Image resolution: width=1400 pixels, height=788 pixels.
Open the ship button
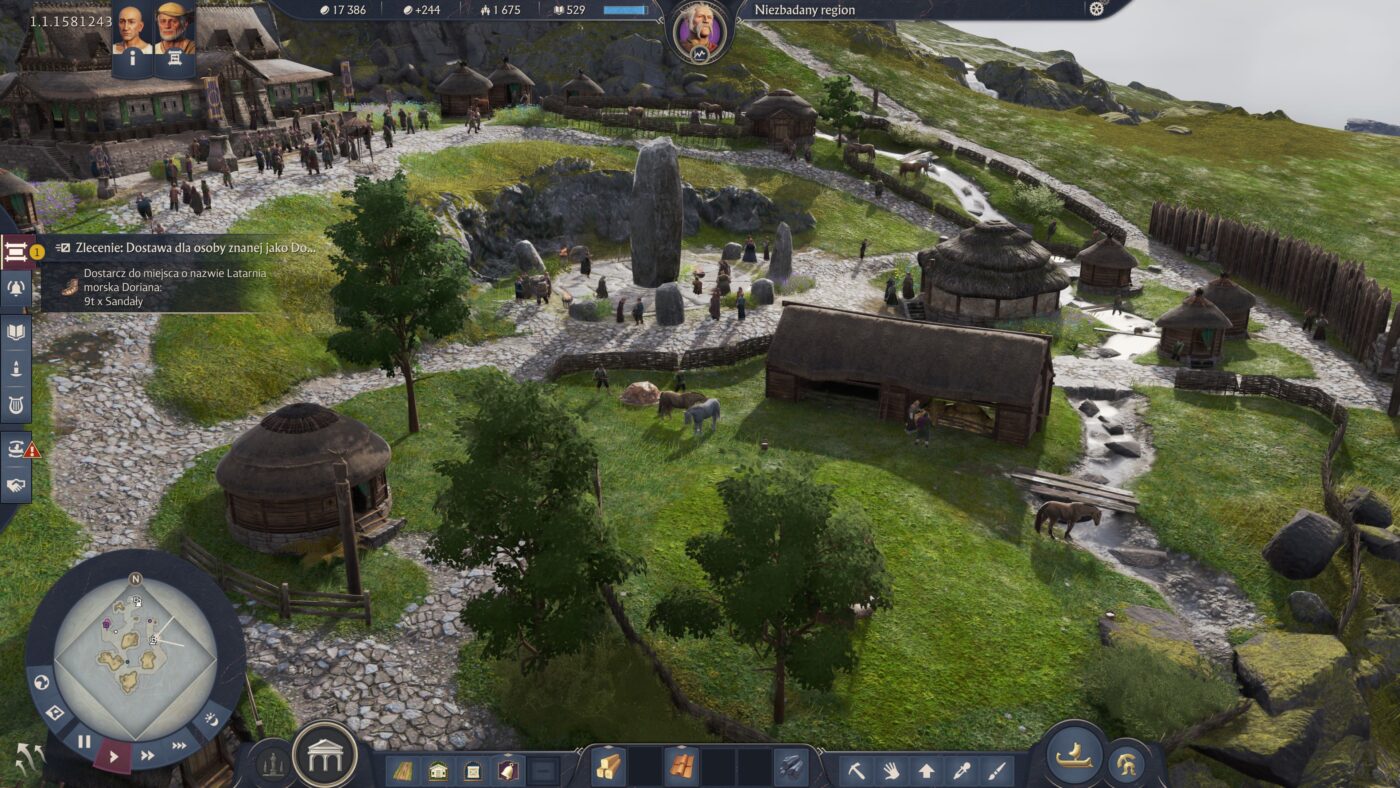coord(1074,754)
